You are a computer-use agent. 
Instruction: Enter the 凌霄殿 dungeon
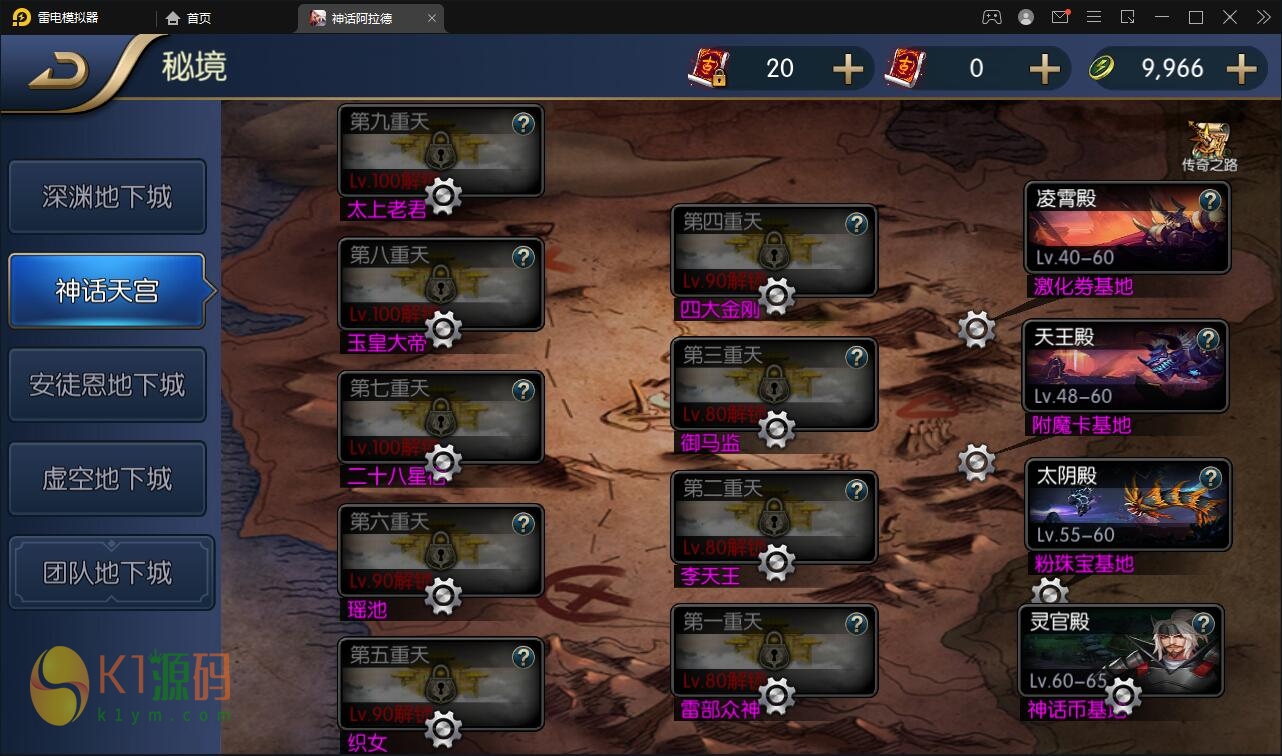tap(1126, 230)
